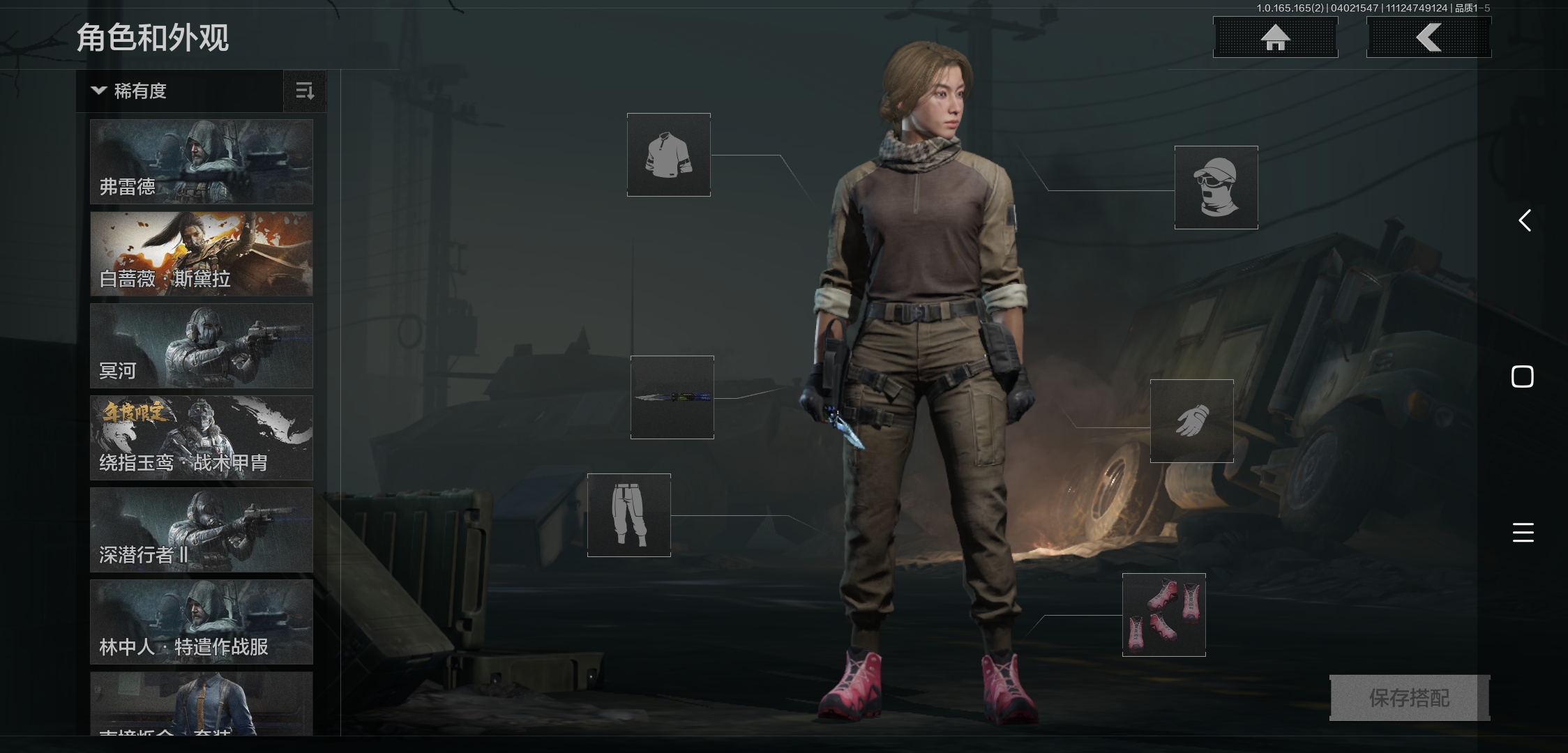Viewport: 1568px width, 753px height.
Task: Open the Android recent apps menu
Action: tap(1523, 533)
